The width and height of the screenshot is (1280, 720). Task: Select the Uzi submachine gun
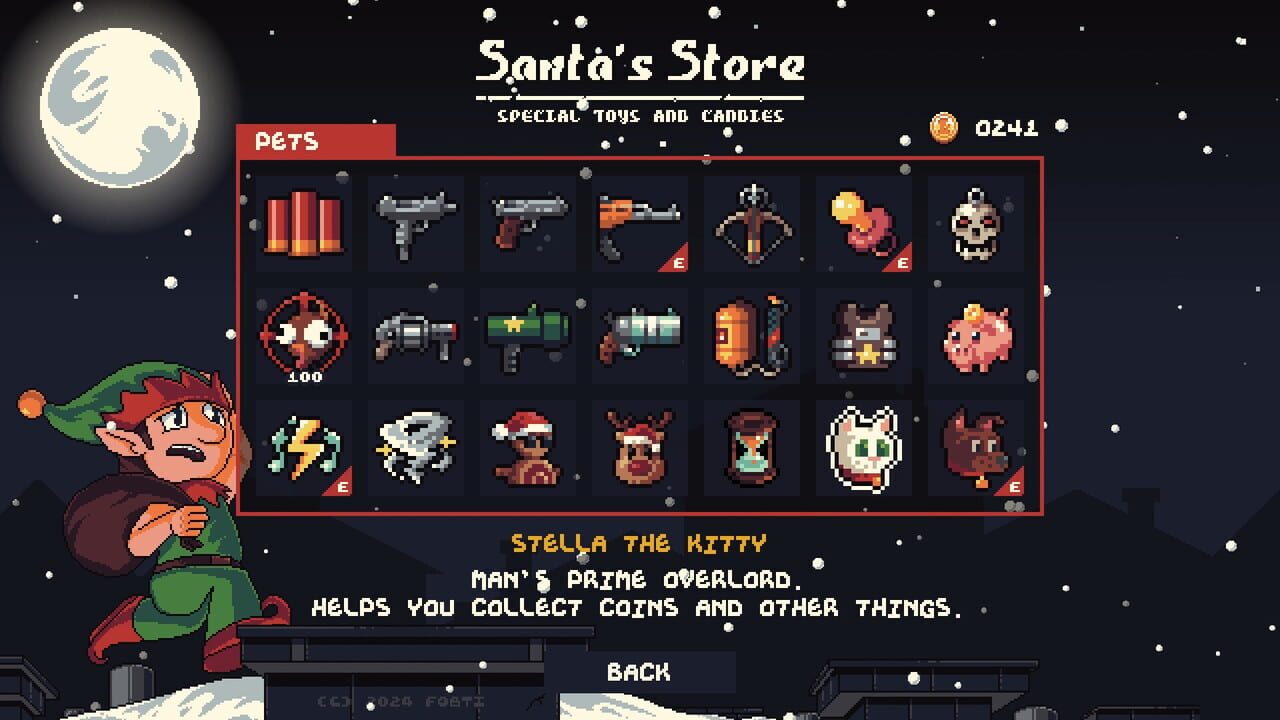[415, 224]
